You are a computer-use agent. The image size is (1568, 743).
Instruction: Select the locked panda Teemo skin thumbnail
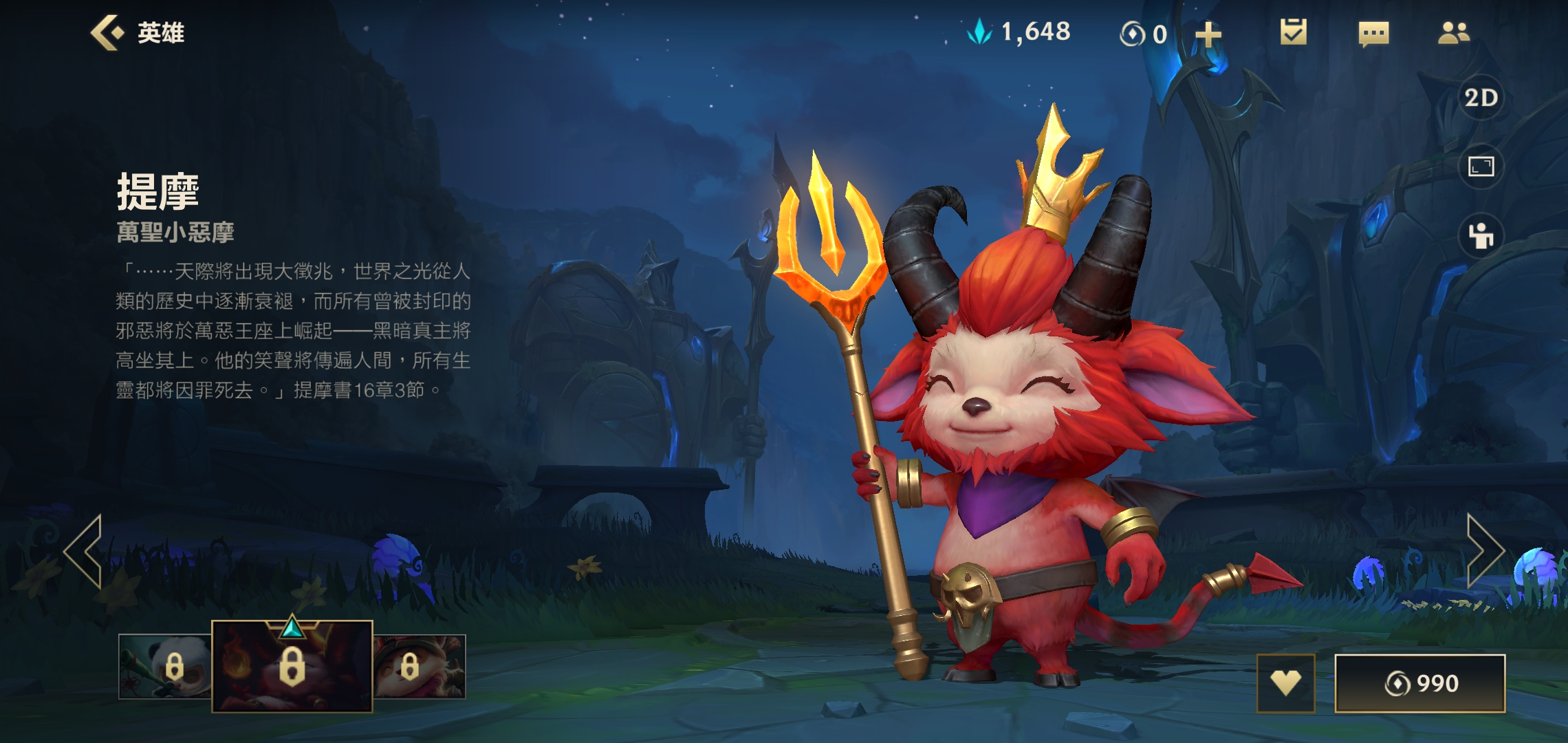pyautogui.click(x=165, y=666)
